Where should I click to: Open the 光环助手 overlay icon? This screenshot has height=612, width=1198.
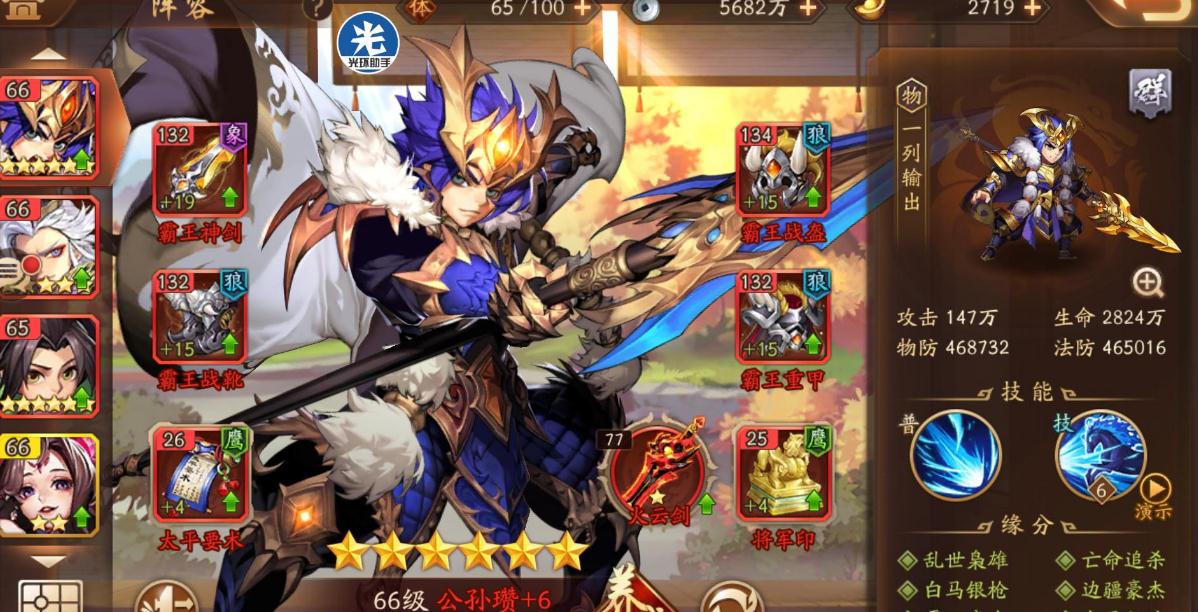pos(368,42)
